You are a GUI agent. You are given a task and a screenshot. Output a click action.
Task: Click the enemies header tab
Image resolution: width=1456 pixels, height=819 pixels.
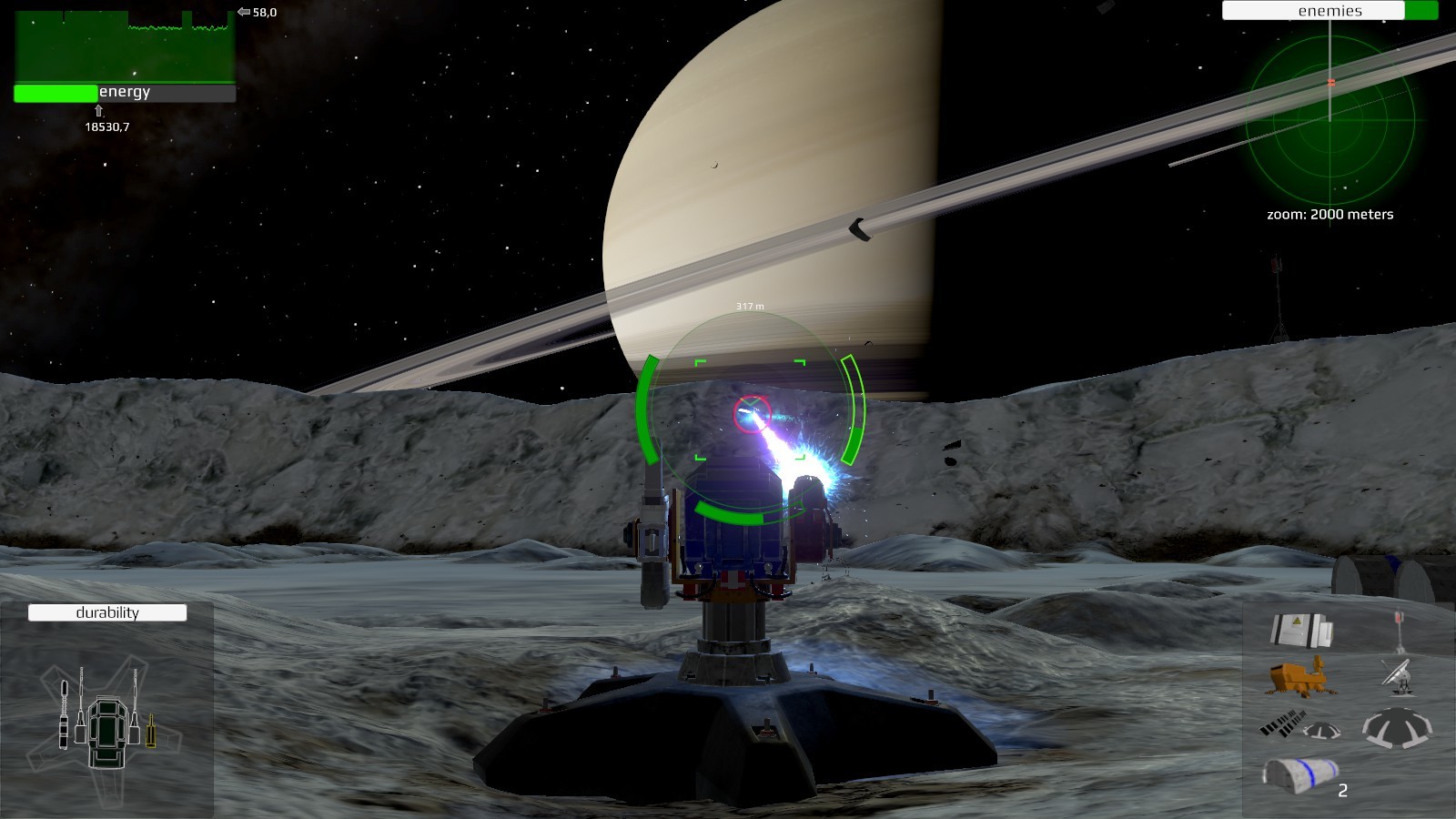click(1329, 11)
